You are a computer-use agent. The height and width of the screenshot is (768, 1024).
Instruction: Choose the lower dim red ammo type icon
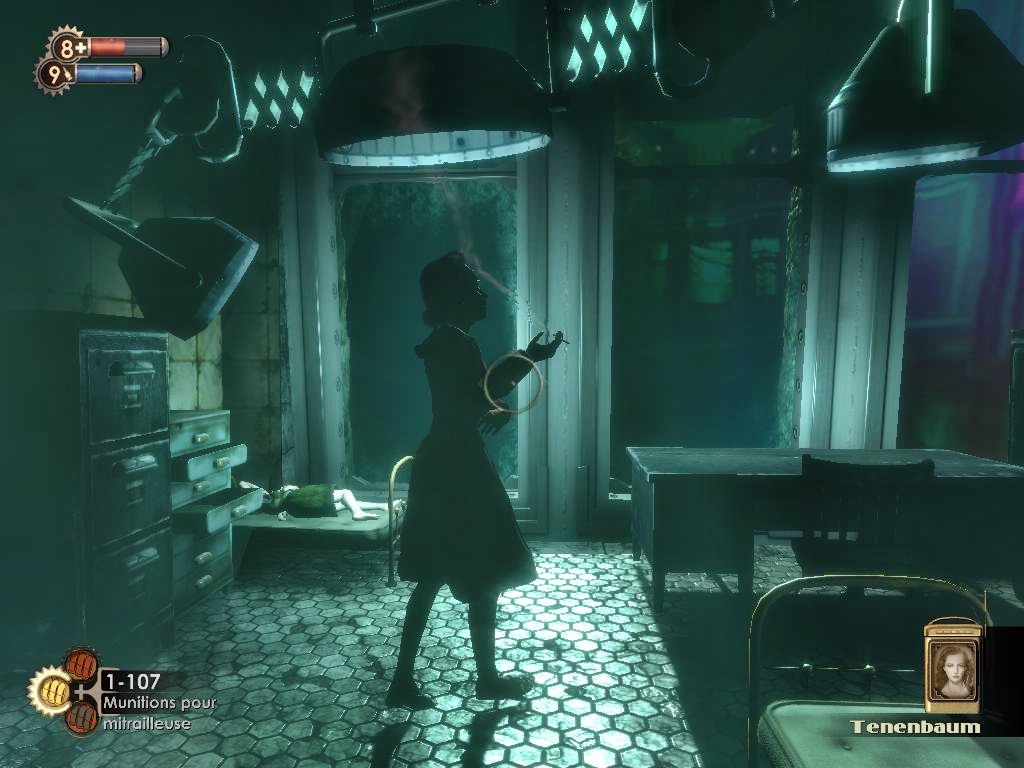81,714
